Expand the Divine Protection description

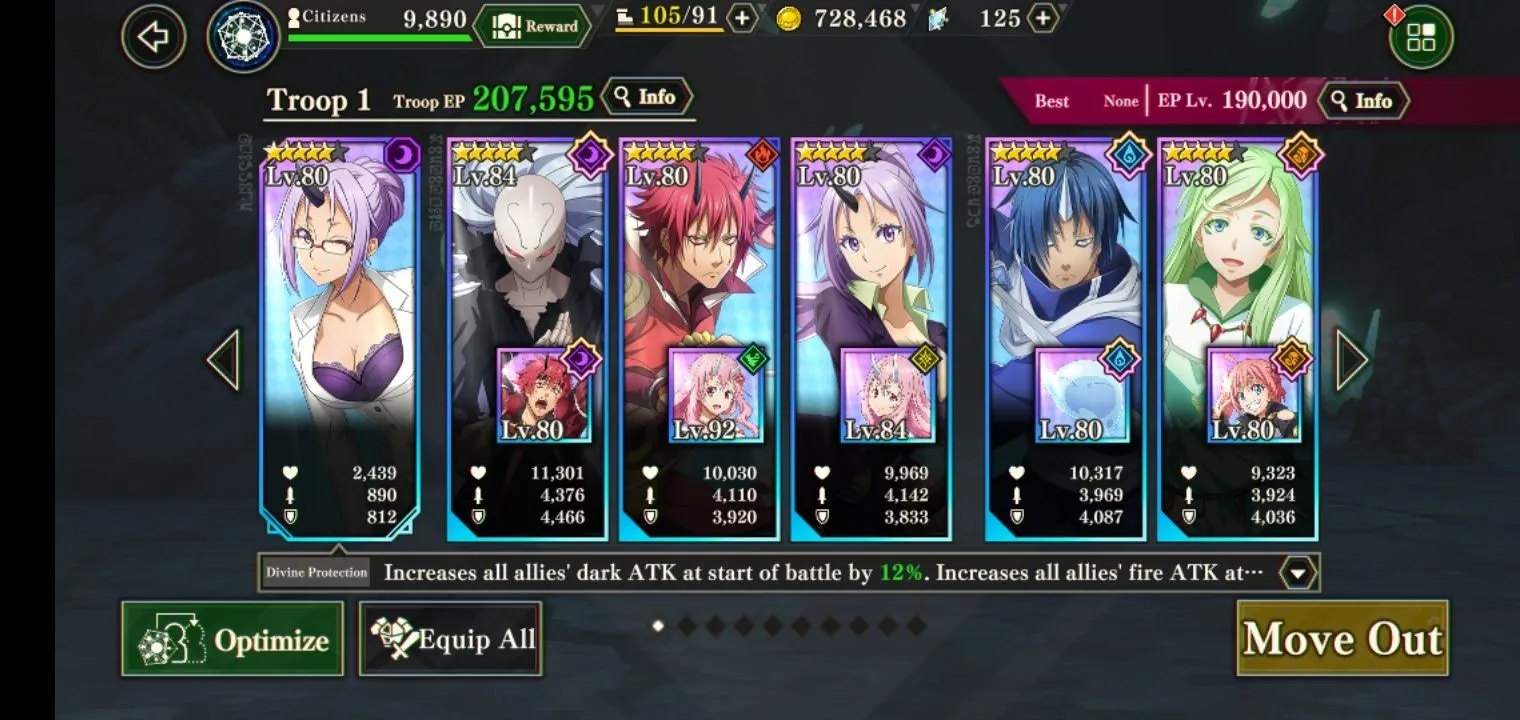point(1298,573)
